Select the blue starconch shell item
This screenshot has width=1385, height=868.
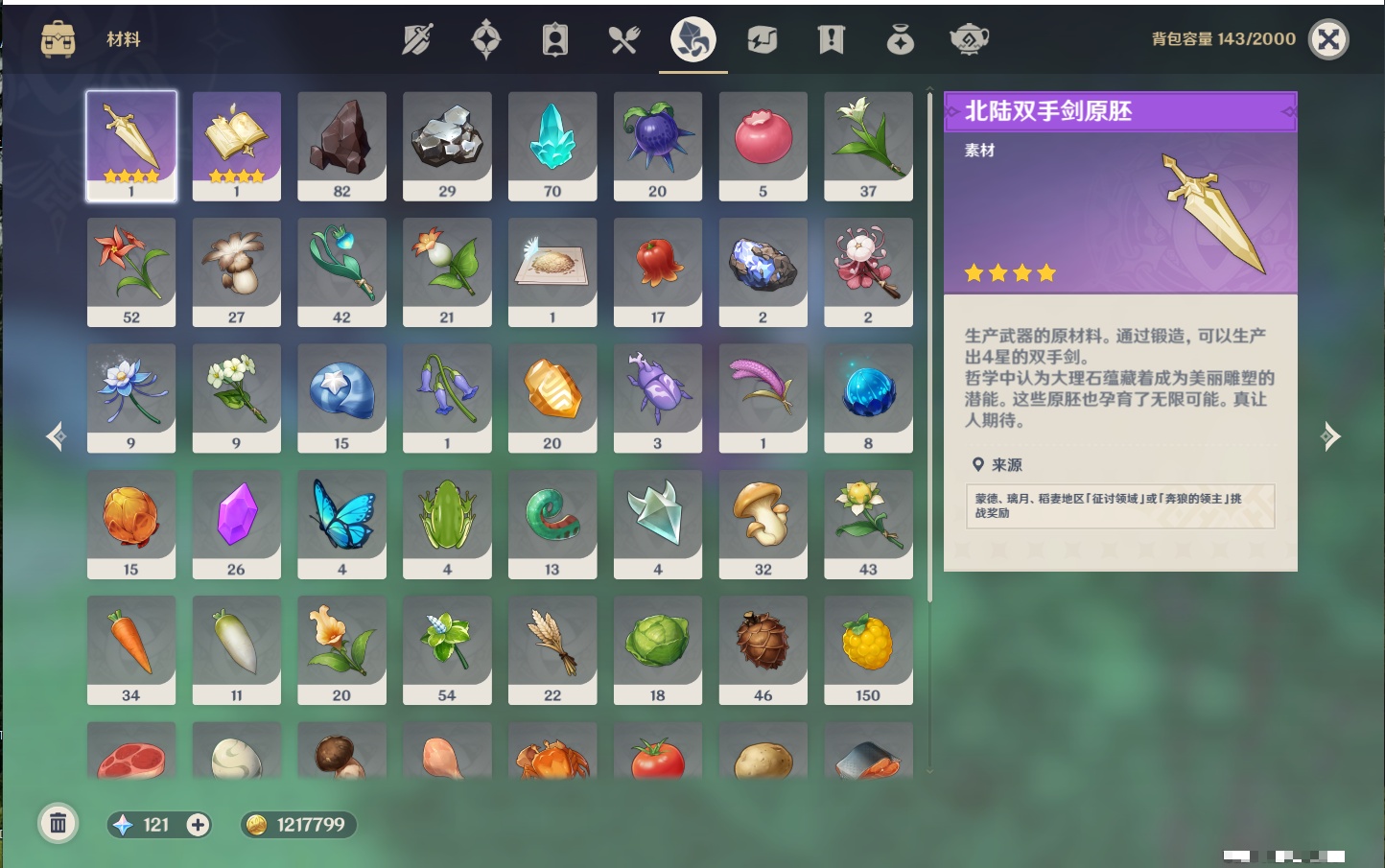click(341, 397)
